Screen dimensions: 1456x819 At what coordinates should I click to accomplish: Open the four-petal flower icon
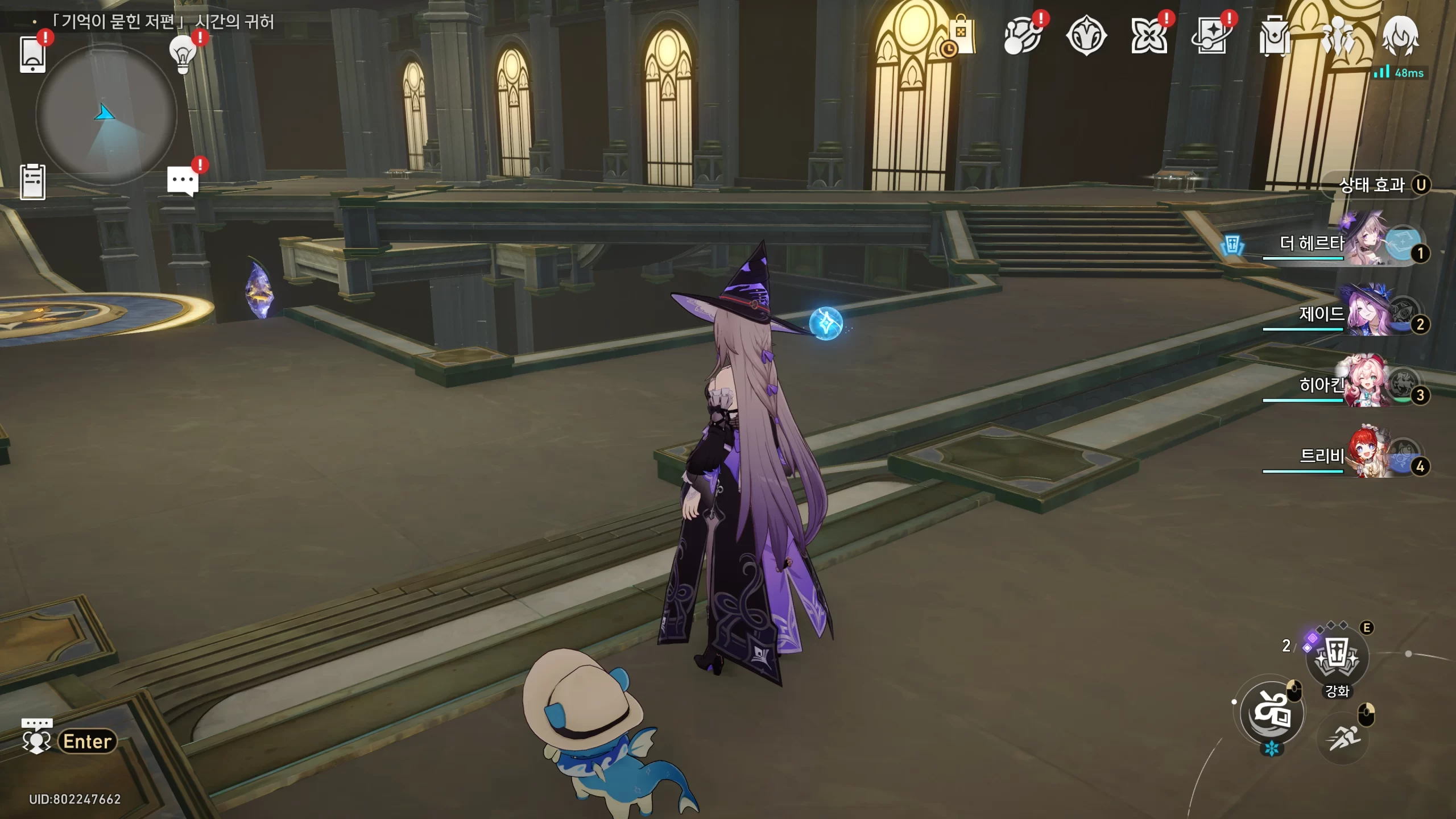click(x=1148, y=36)
